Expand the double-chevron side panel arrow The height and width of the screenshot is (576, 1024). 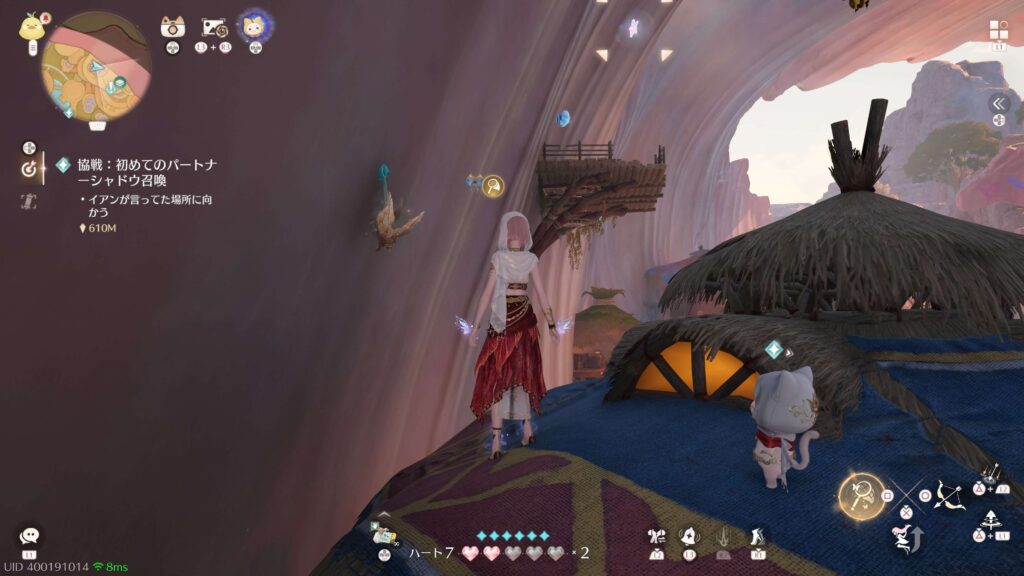pos(998,103)
